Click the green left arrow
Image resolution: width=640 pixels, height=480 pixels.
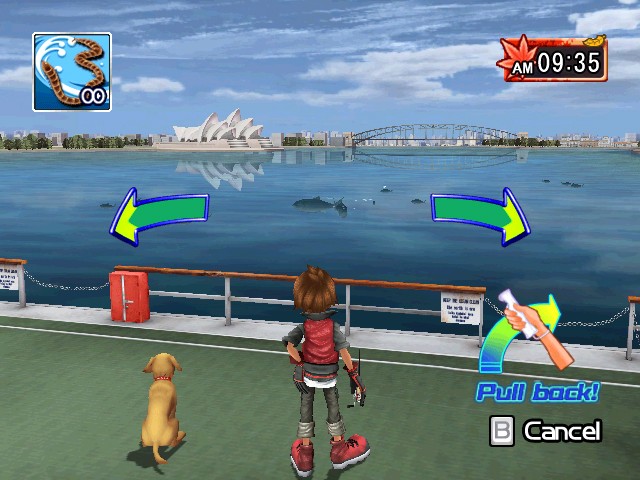click(x=158, y=213)
